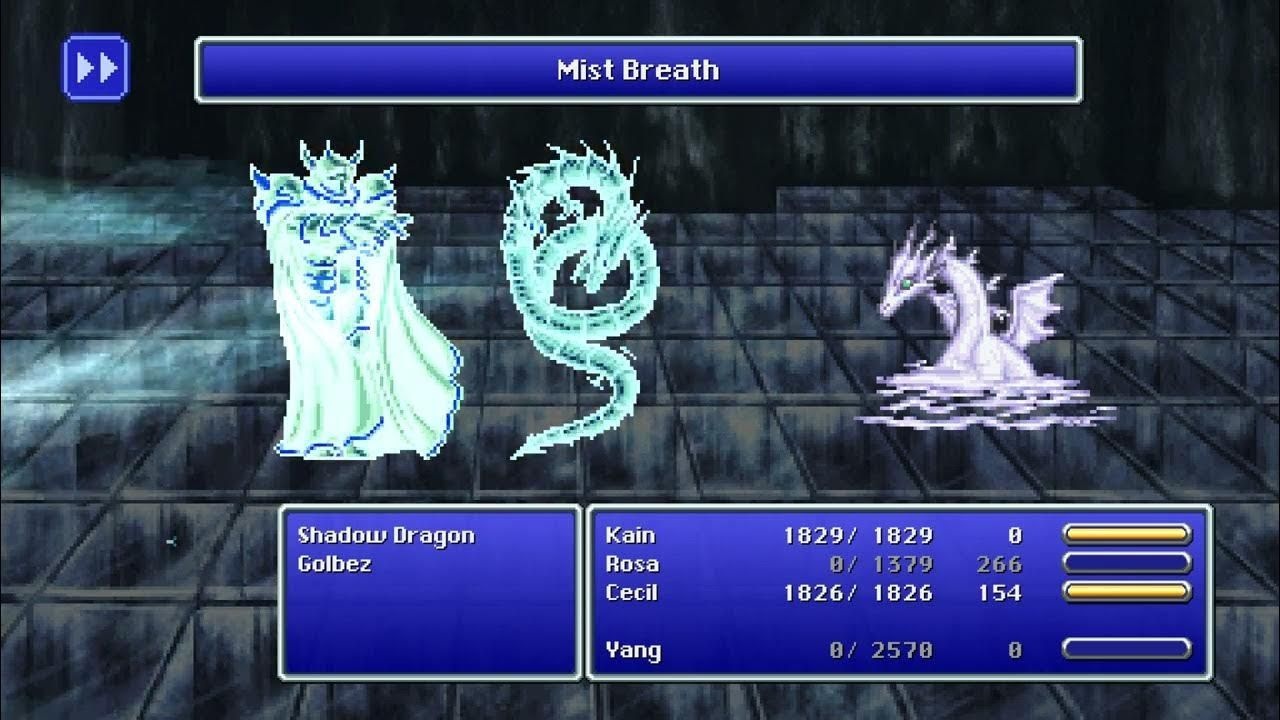
Task: Select Yang in the party list
Action: [x=633, y=650]
